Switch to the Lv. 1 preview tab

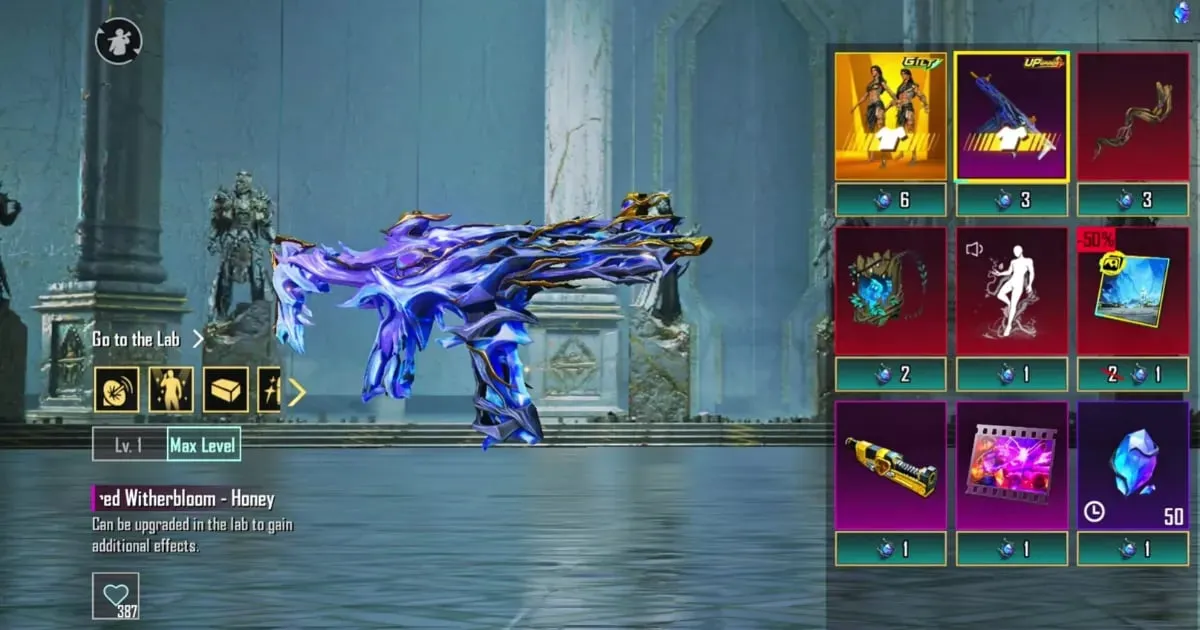coord(129,445)
